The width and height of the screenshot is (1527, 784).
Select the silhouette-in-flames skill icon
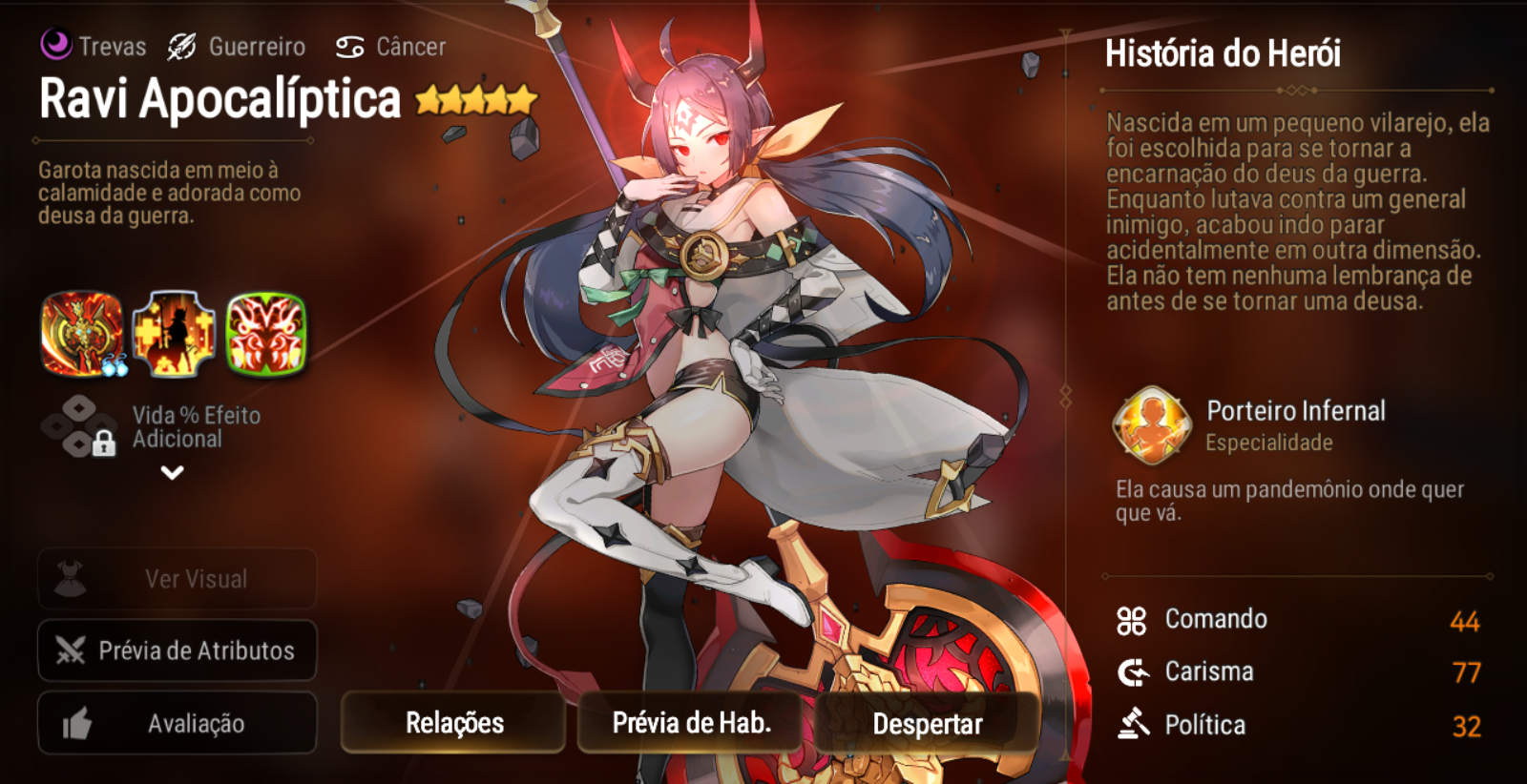(x=174, y=334)
